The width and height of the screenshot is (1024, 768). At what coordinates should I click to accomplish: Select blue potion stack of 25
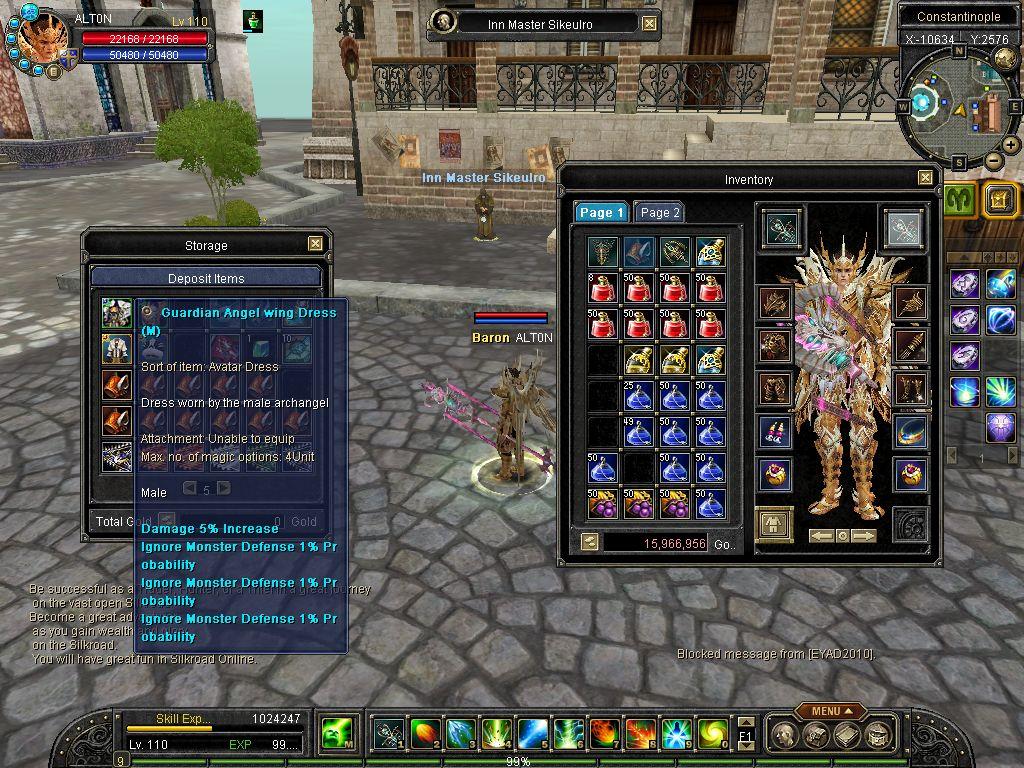(639, 395)
